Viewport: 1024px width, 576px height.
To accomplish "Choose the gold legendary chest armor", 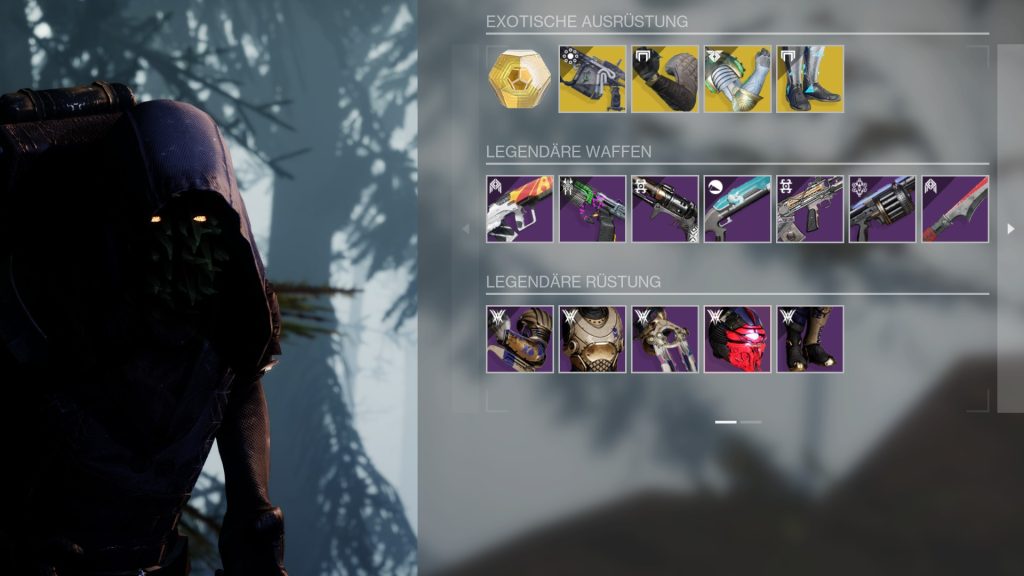I will point(592,339).
